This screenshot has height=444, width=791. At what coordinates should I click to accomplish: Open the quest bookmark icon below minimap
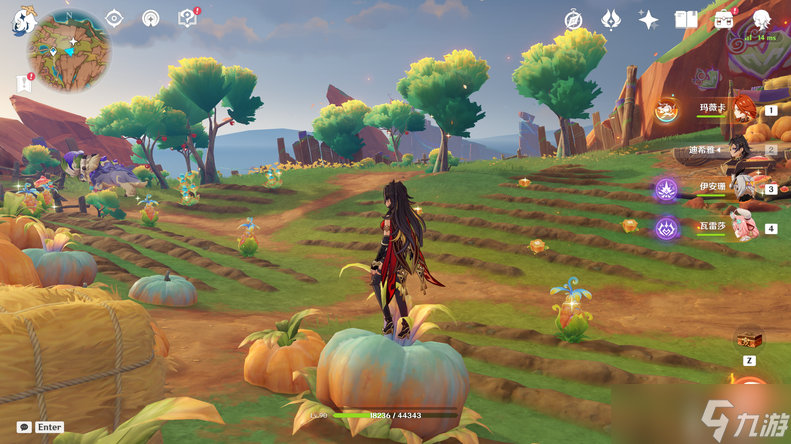[24, 83]
